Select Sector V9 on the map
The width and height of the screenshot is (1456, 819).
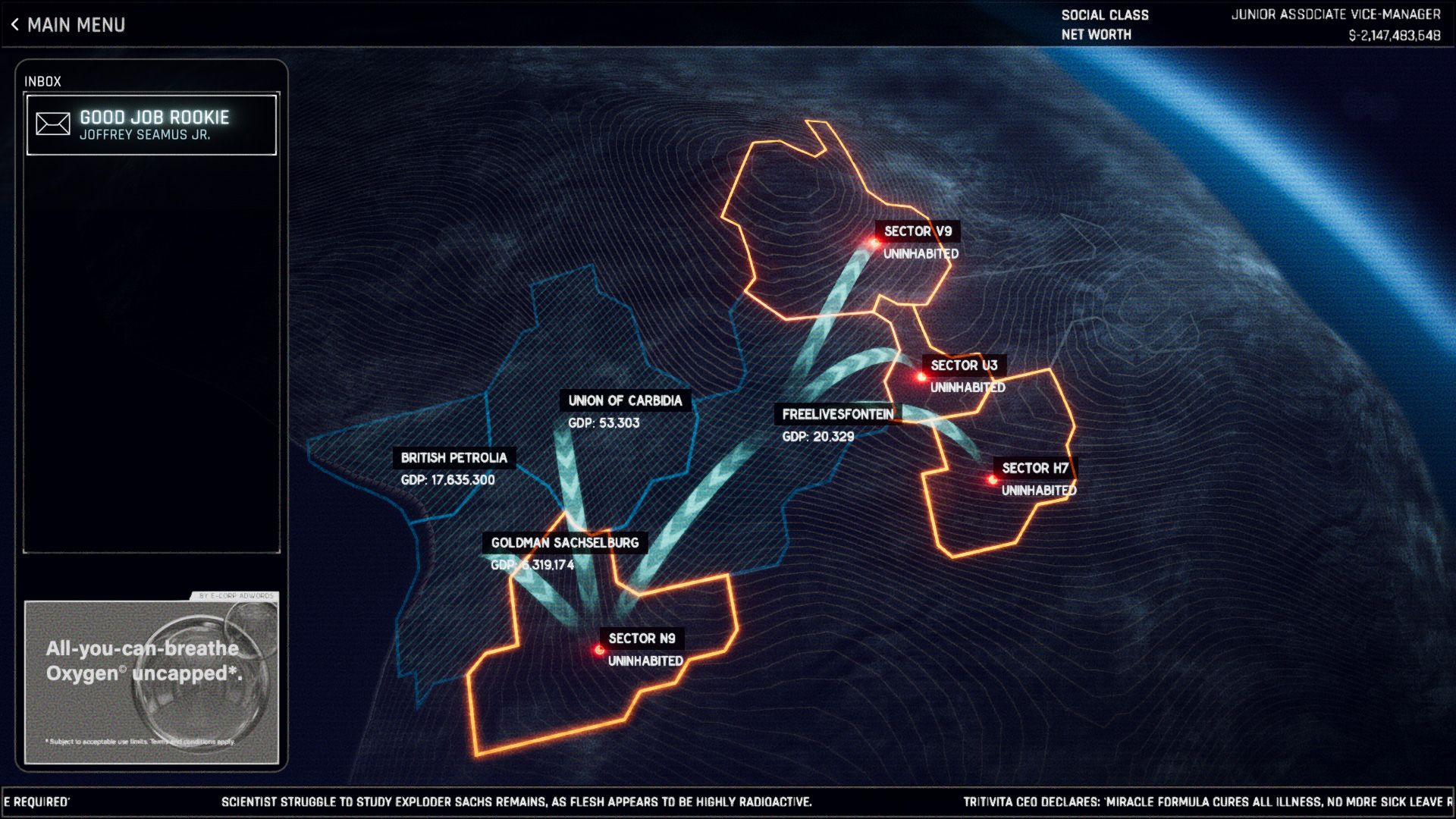pyautogui.click(x=917, y=232)
